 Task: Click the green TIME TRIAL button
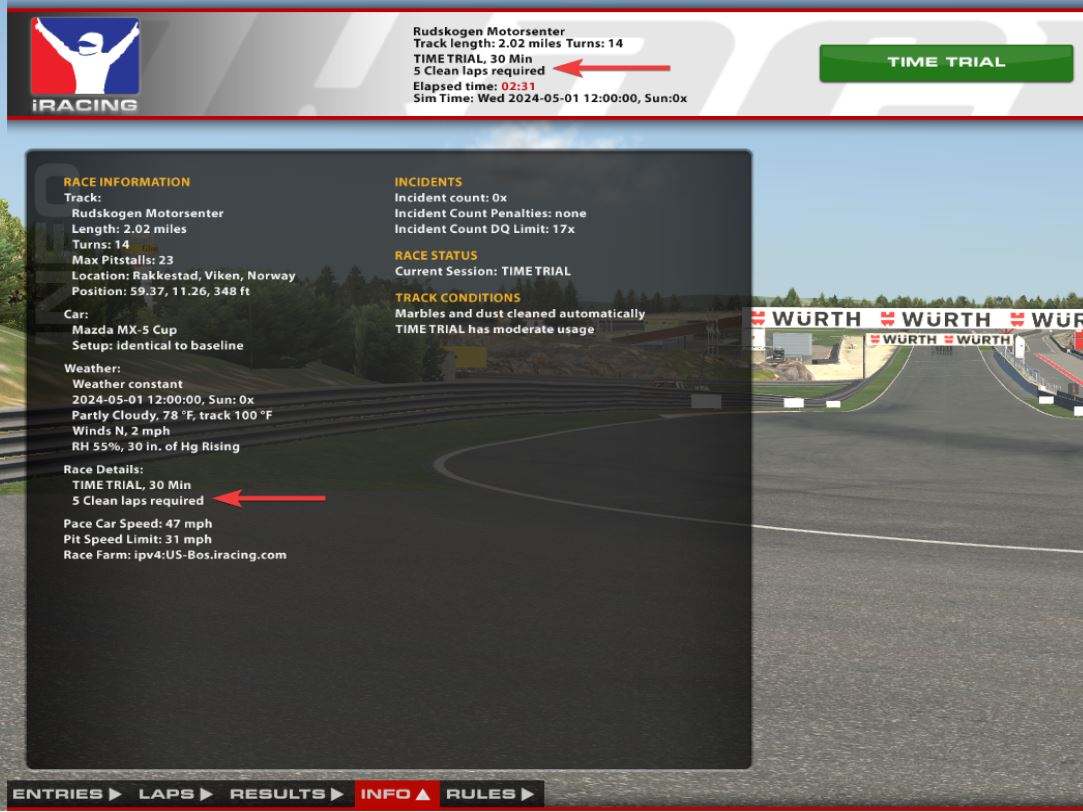(945, 62)
